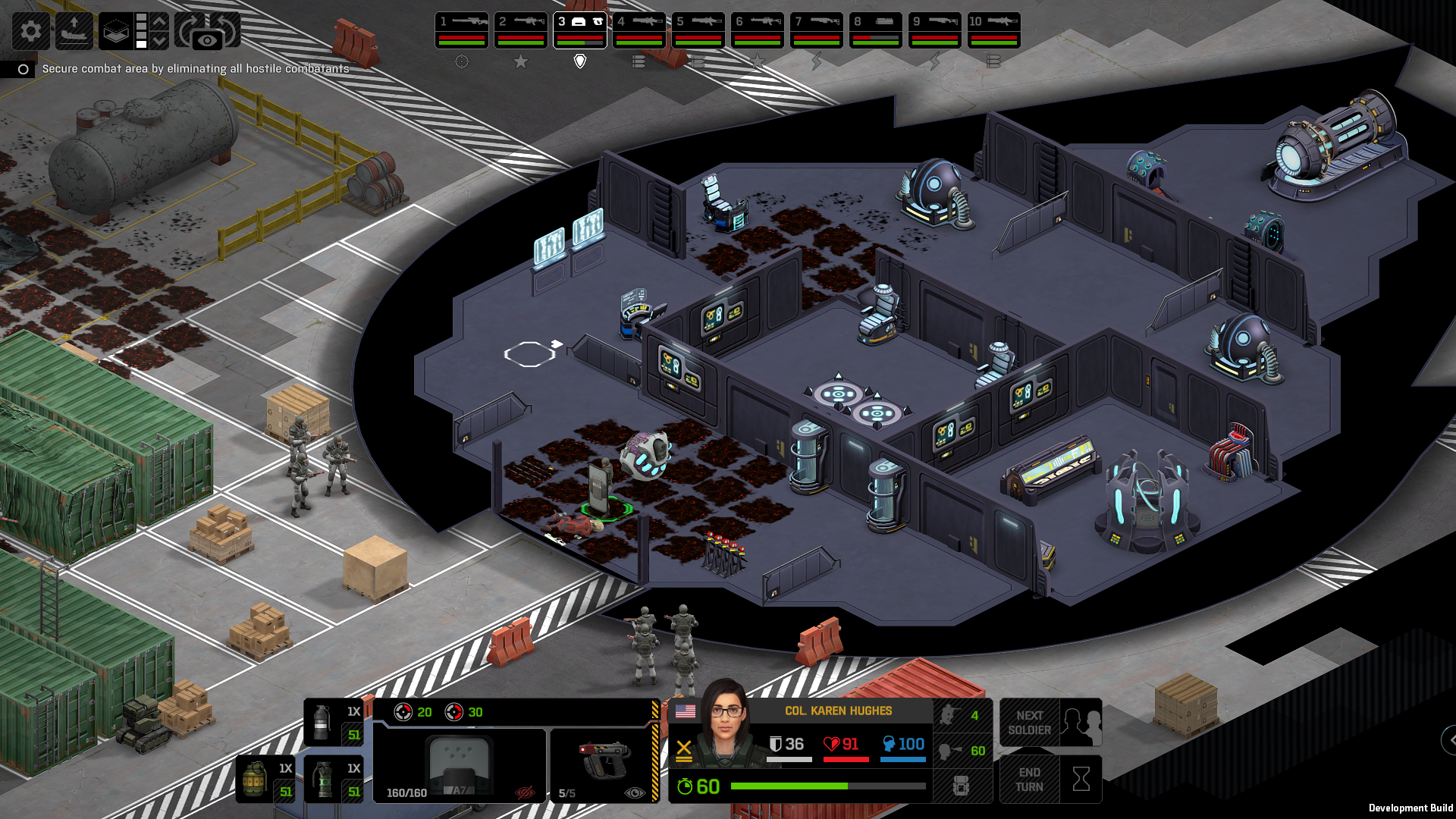Select the combat shield weapon slot
This screenshot has width=1456, height=819.
tap(460, 766)
